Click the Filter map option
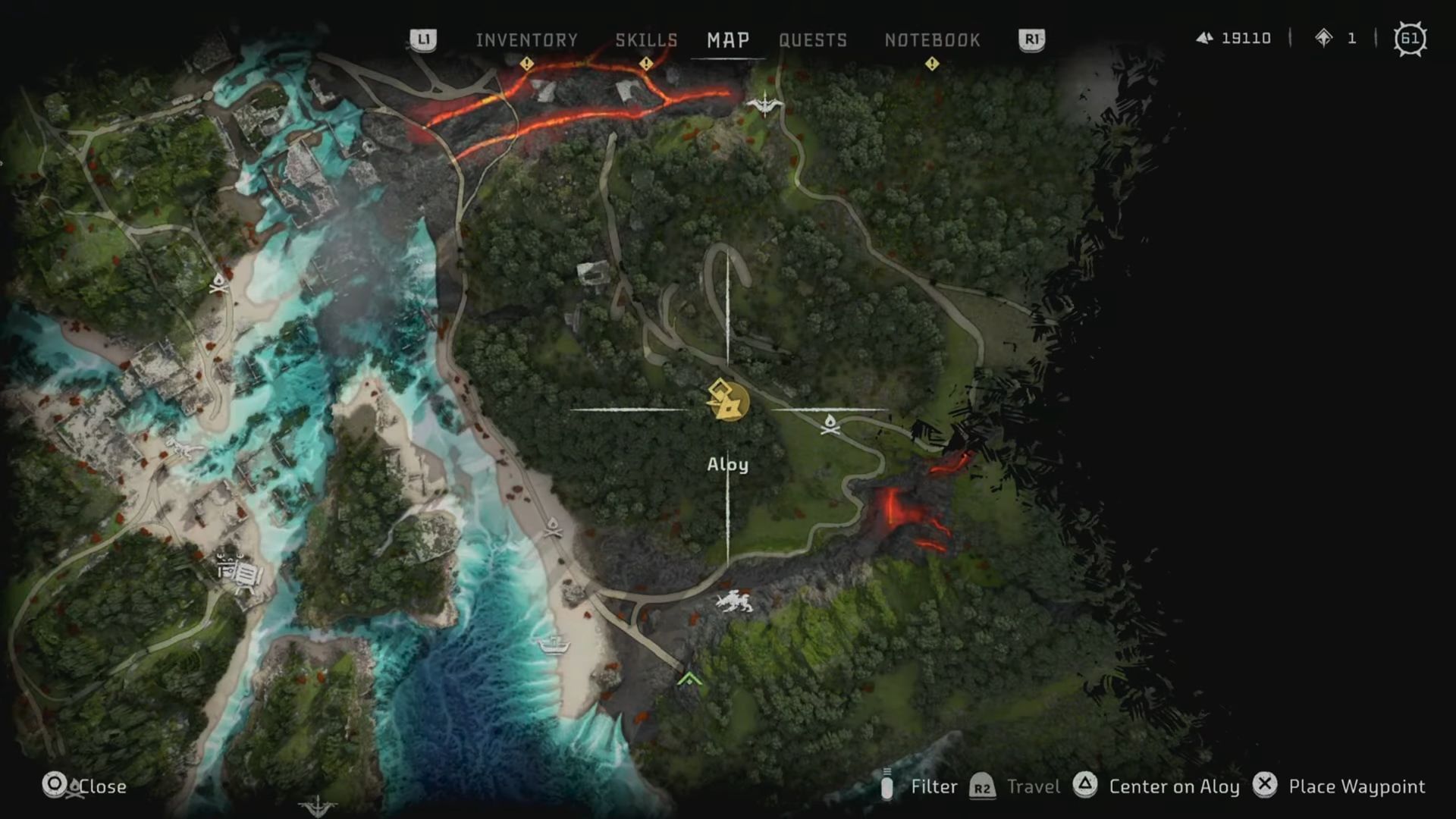Image resolution: width=1456 pixels, height=819 pixels. click(934, 786)
